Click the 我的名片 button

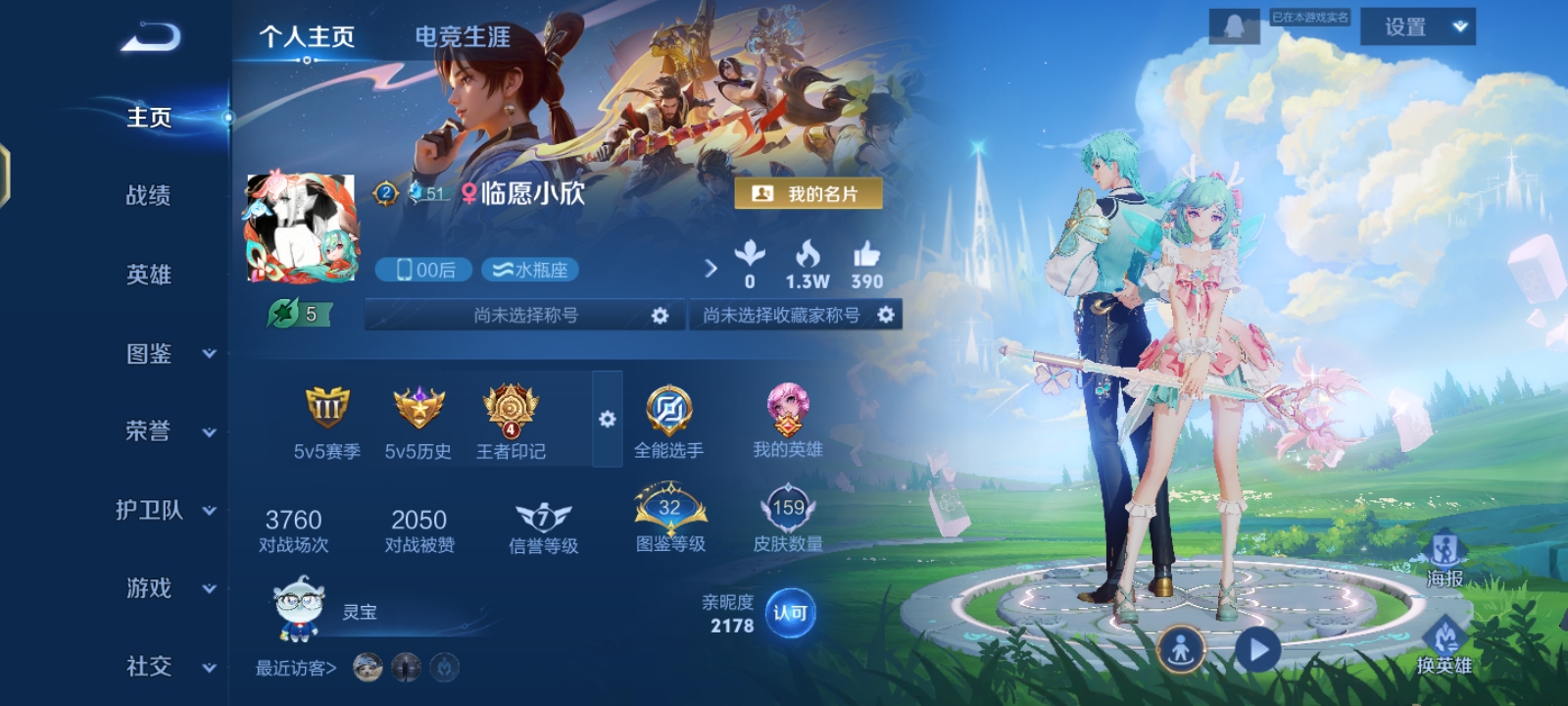[809, 192]
